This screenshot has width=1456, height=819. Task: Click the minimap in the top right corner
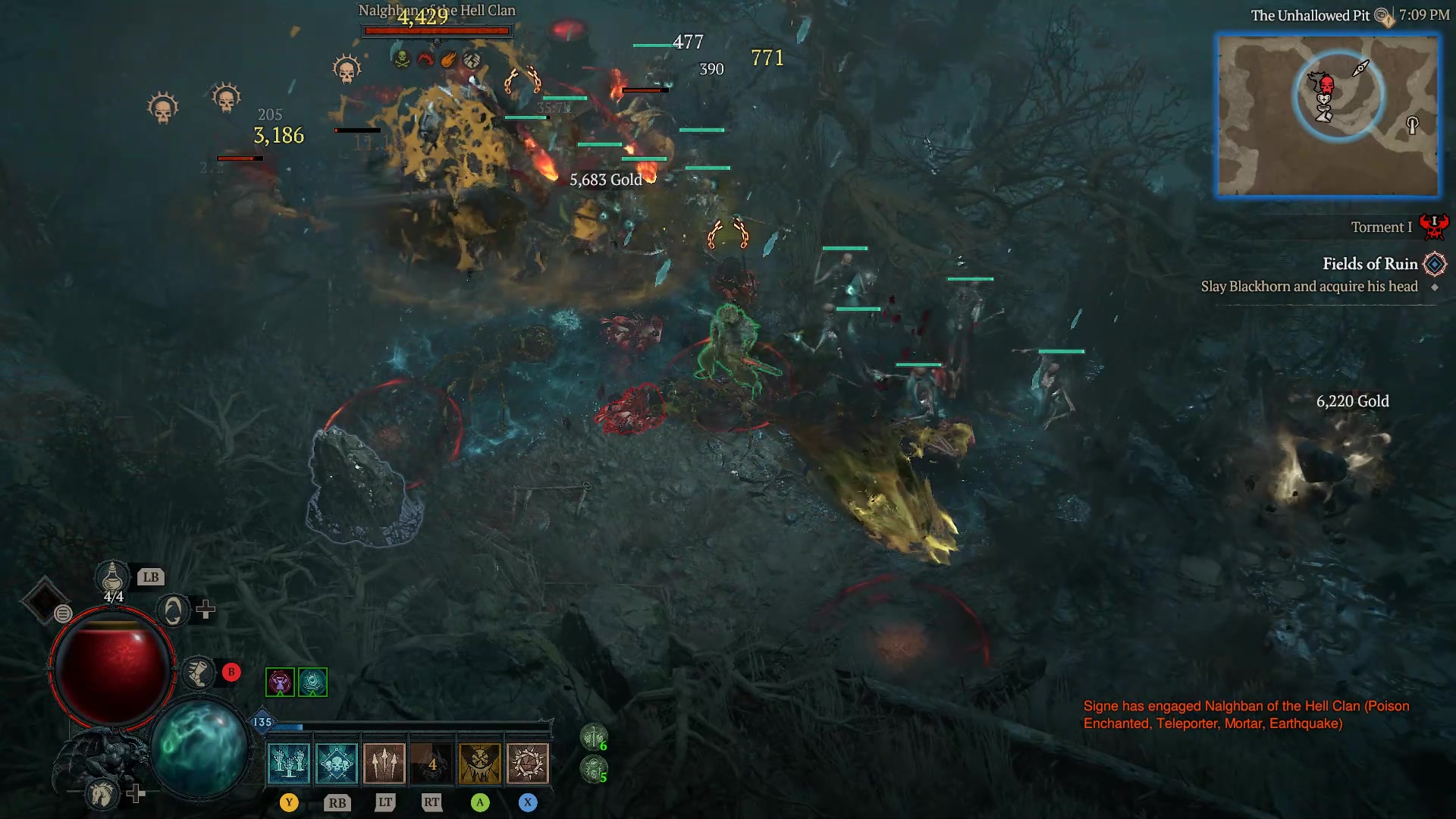(x=1329, y=114)
